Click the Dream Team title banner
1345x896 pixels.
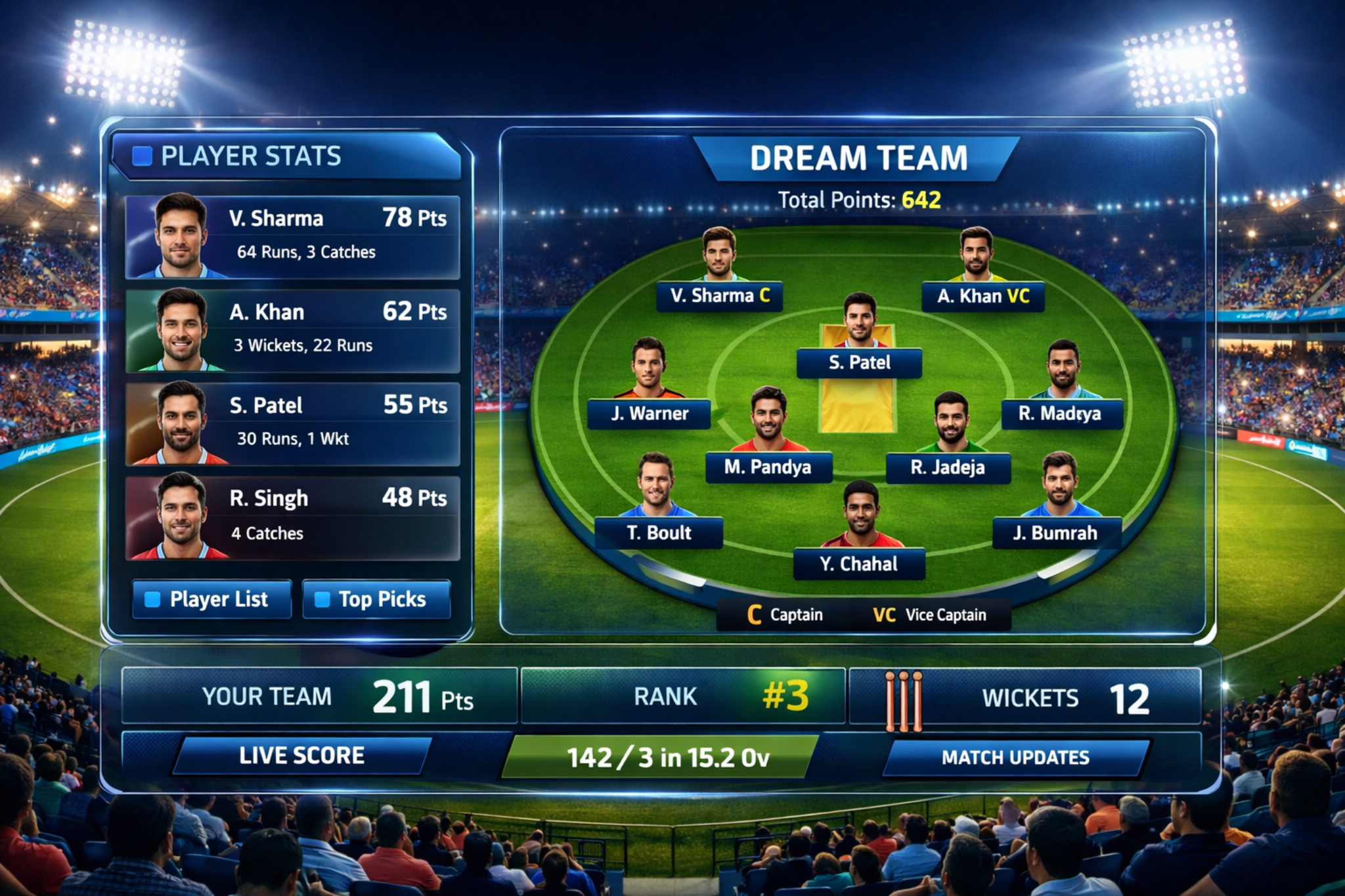[858, 158]
